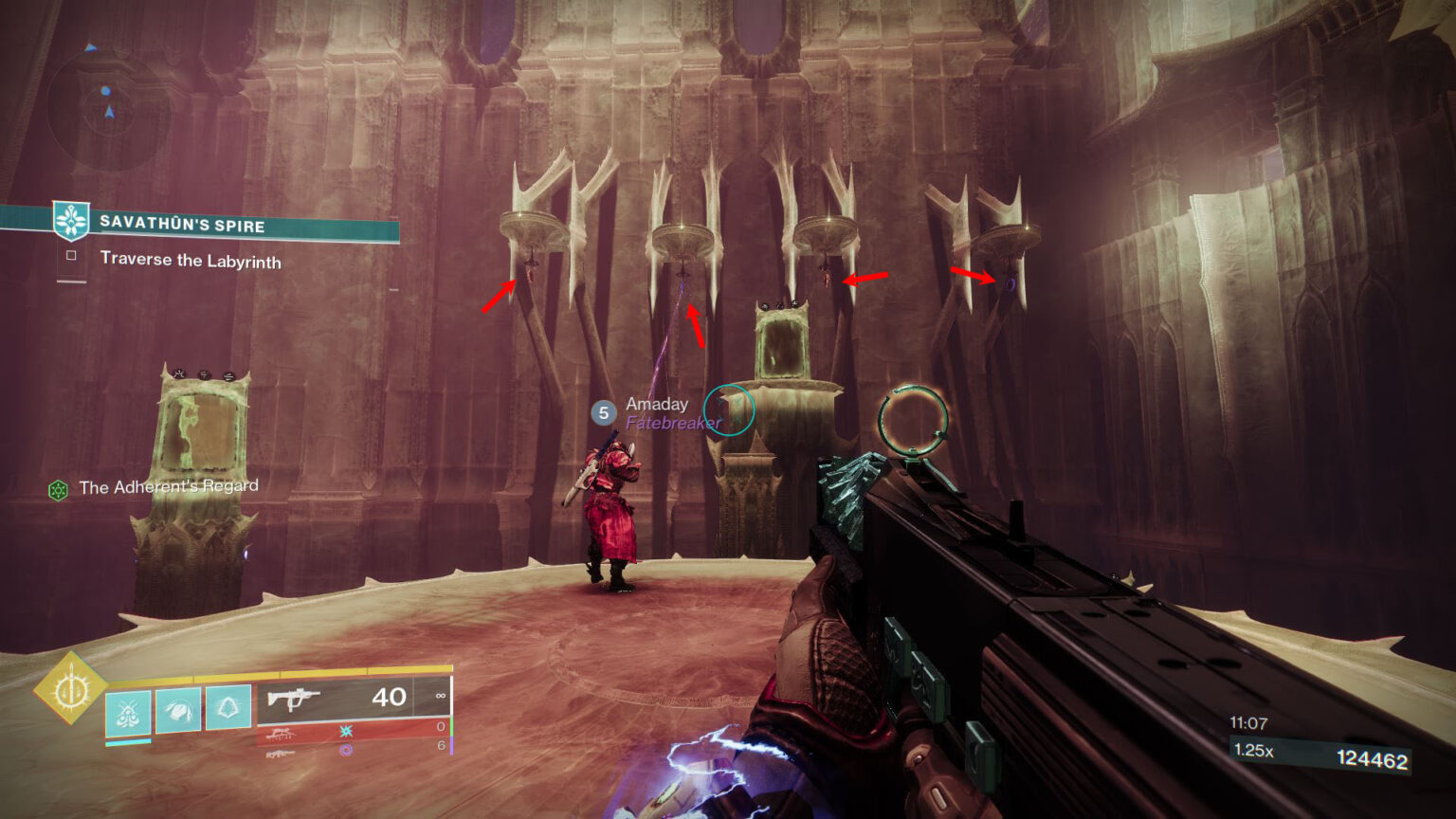The image size is (1456, 819).
Task: Toggle the infinity primary ammo indicator
Action: pos(440,696)
